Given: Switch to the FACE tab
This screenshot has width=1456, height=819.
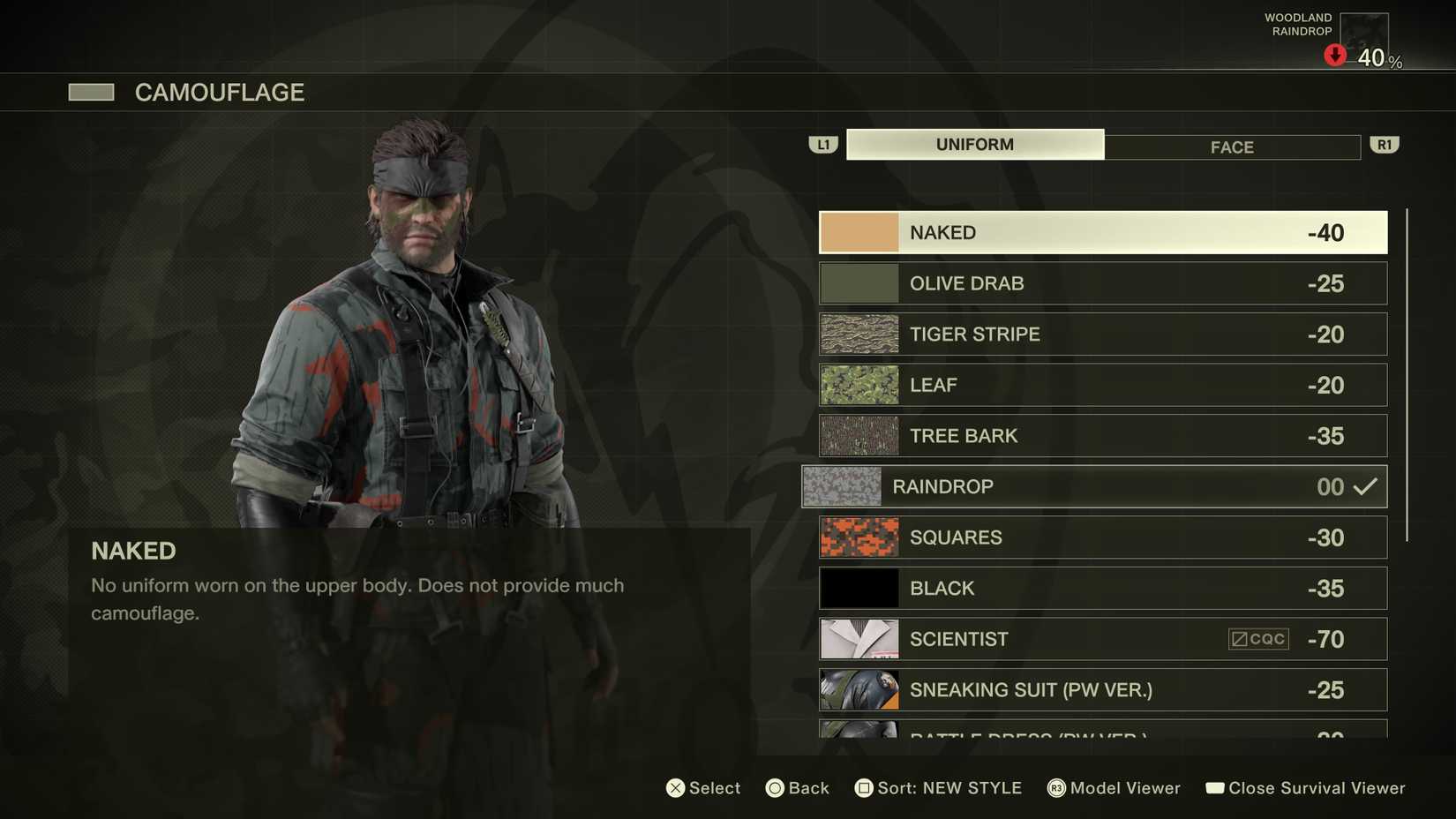Looking at the screenshot, I should click(x=1231, y=147).
